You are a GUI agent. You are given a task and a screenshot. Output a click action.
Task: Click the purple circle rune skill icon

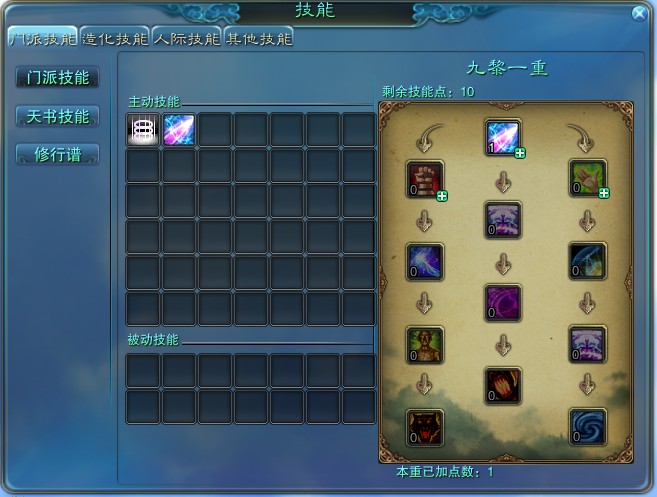point(503,302)
